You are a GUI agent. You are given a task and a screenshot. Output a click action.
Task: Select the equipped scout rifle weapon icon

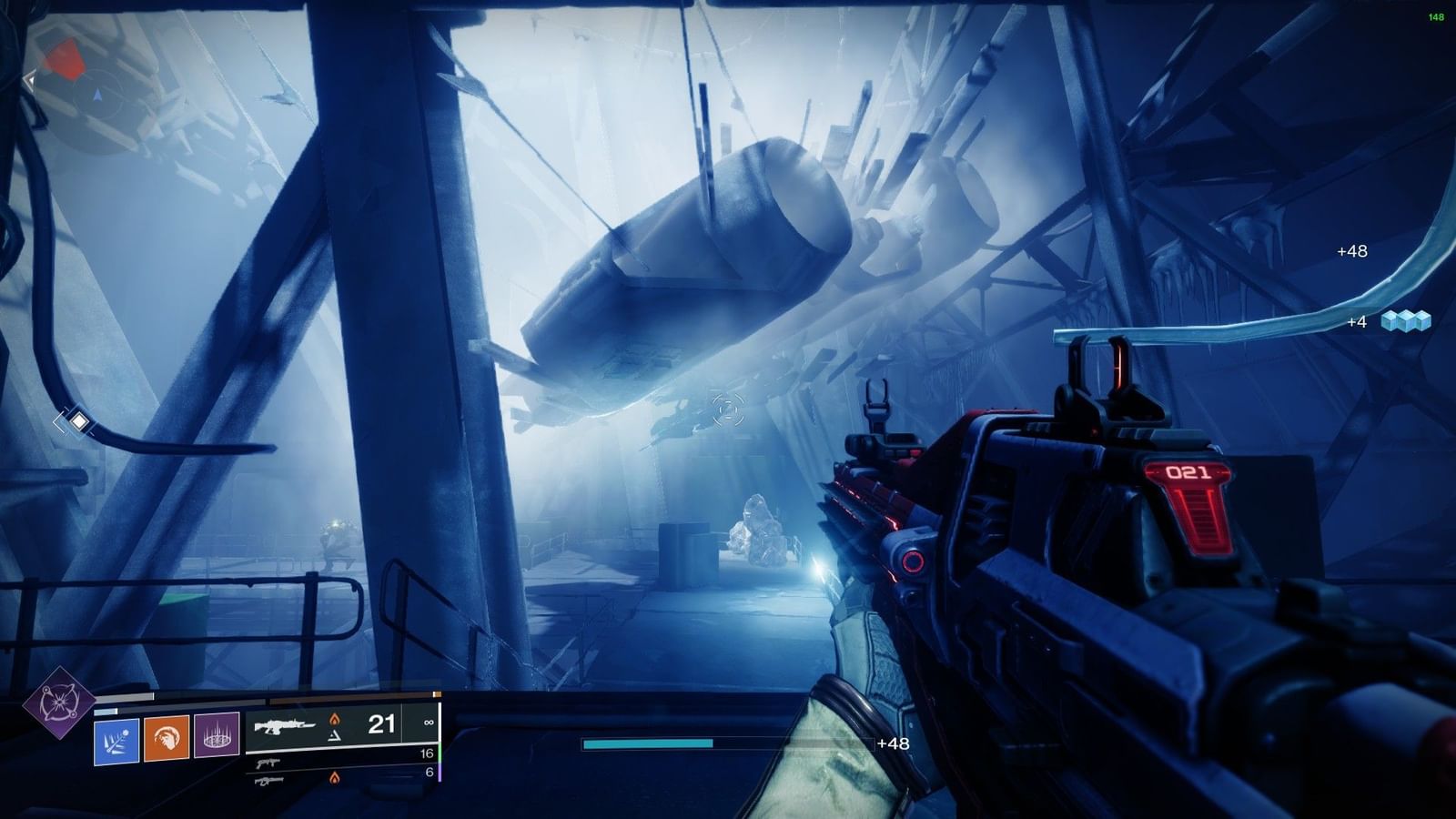coord(284,726)
